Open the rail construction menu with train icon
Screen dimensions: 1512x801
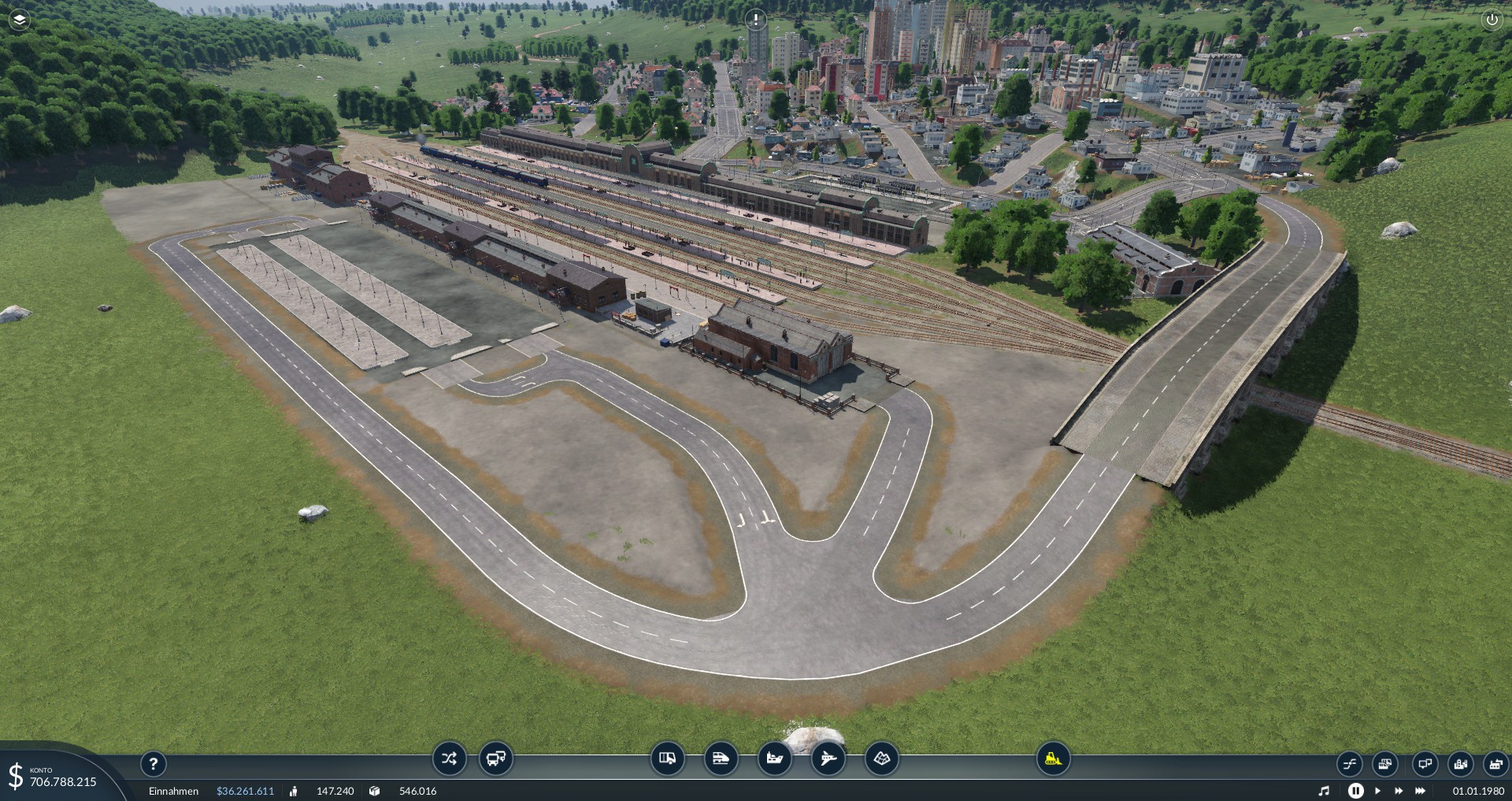[x=721, y=758]
